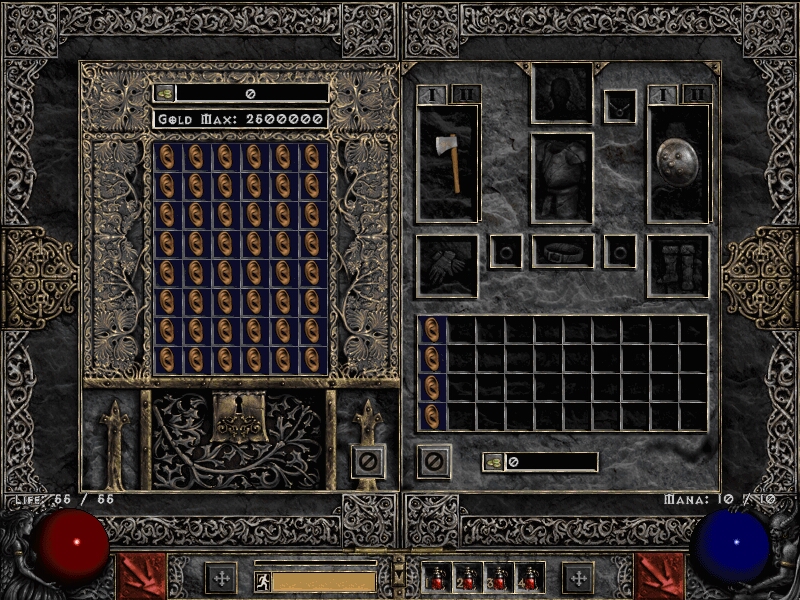800x600 pixels.
Task: Click the empty body armor slot
Action: coord(561,178)
